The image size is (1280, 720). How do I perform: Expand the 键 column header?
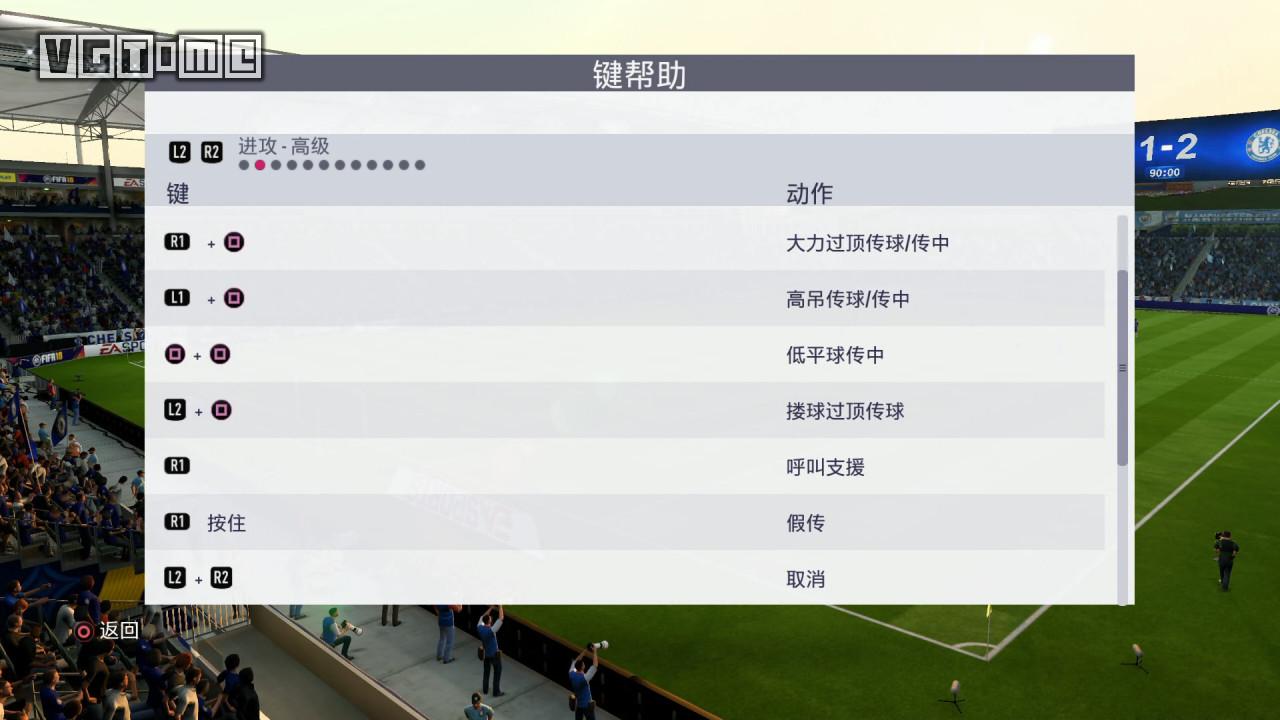[x=175, y=193]
